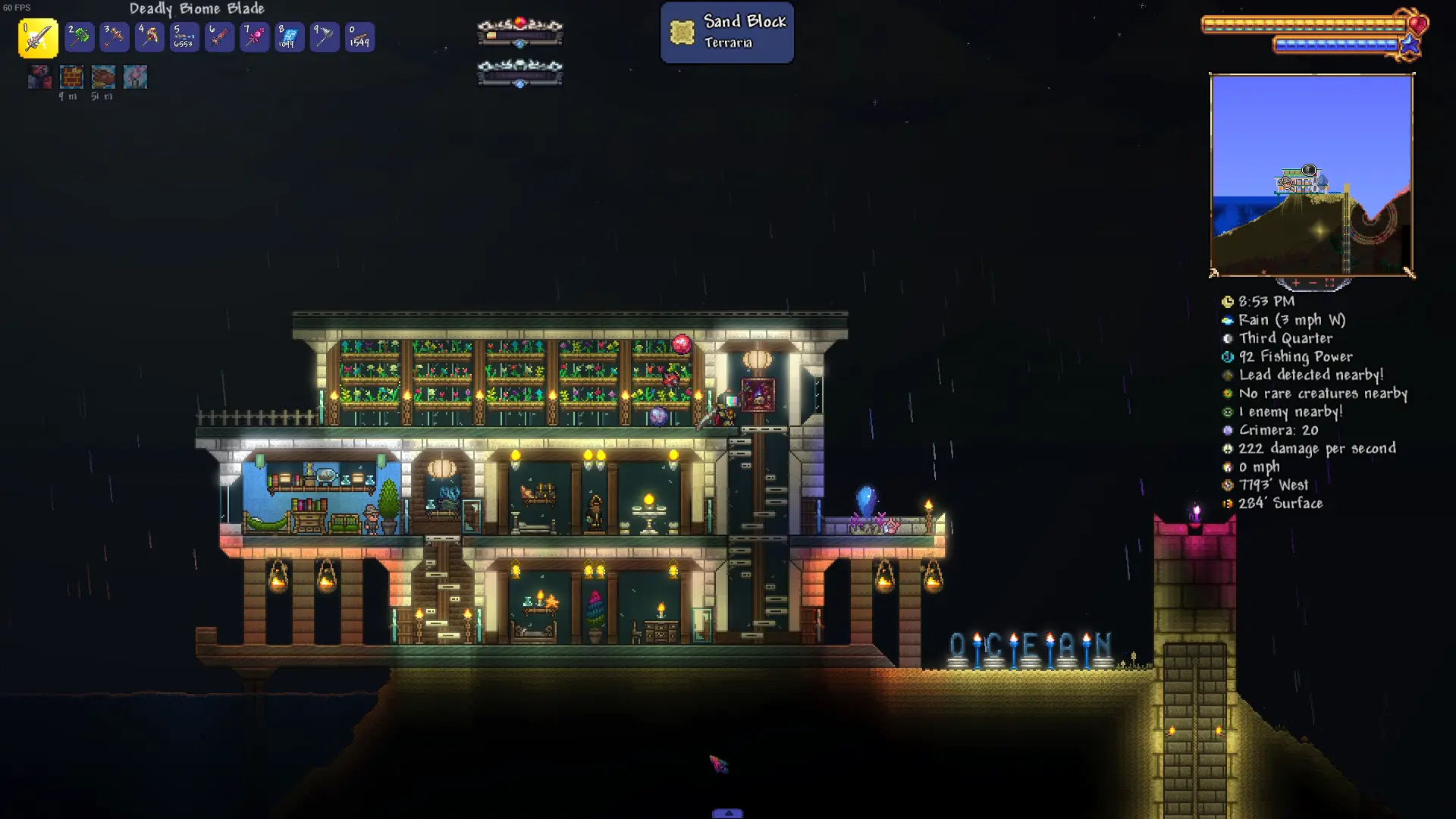Image resolution: width=1456 pixels, height=819 pixels.
Task: Equip the red sword in hotbar slot 6
Action: click(219, 37)
